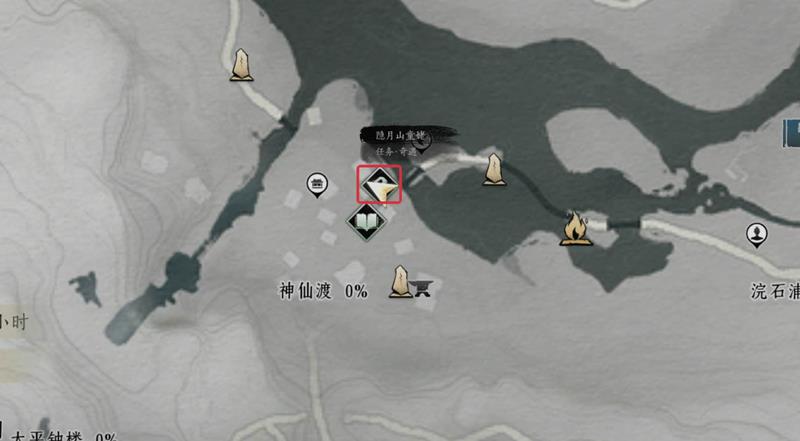
Task: Select the quest marker highlighted in red
Action: point(379,183)
